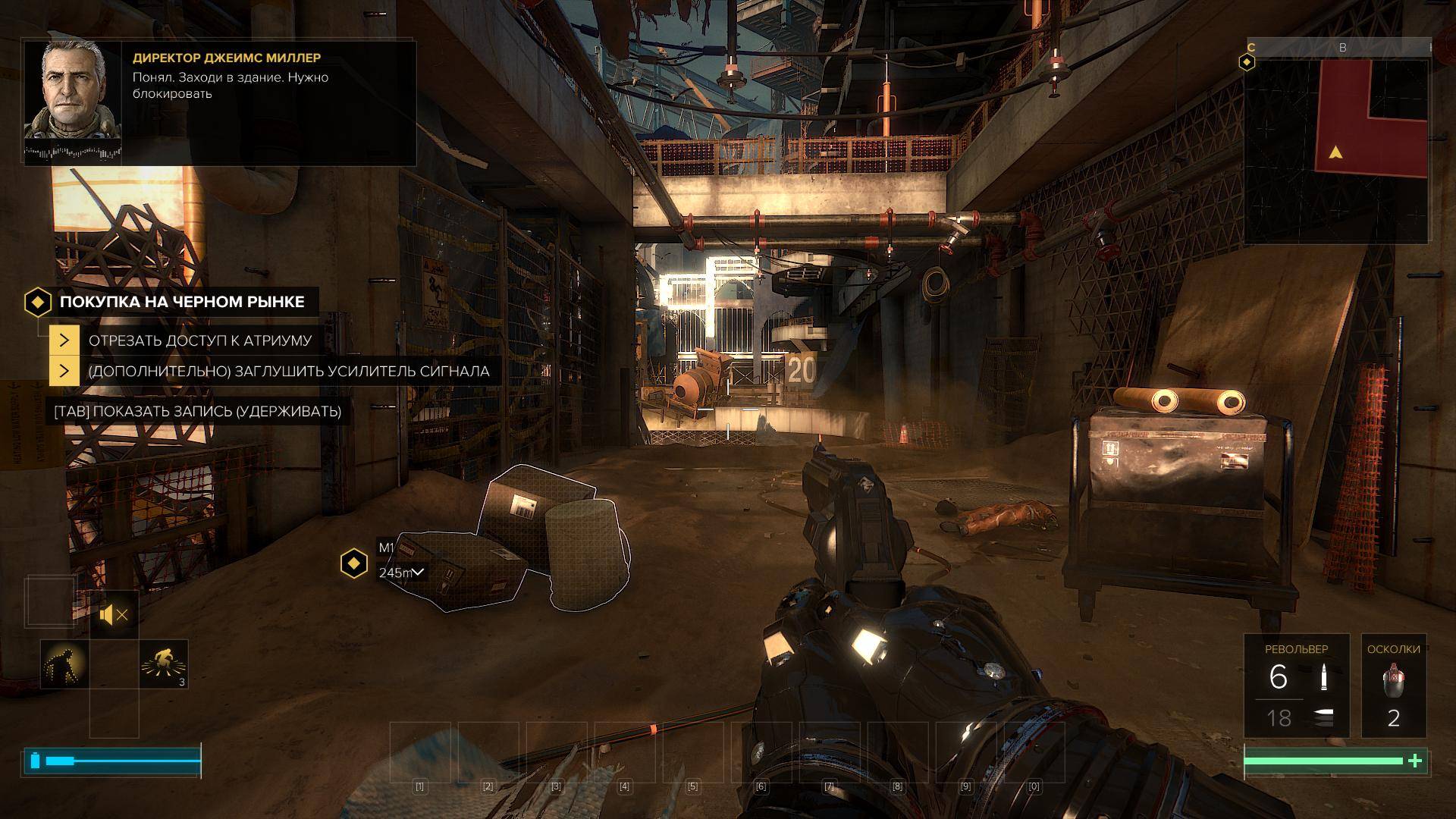This screenshot has height=819, width=1456.
Task: Select optional objective "Заглушить усилитель сигнала"
Action: pyautogui.click(x=288, y=372)
